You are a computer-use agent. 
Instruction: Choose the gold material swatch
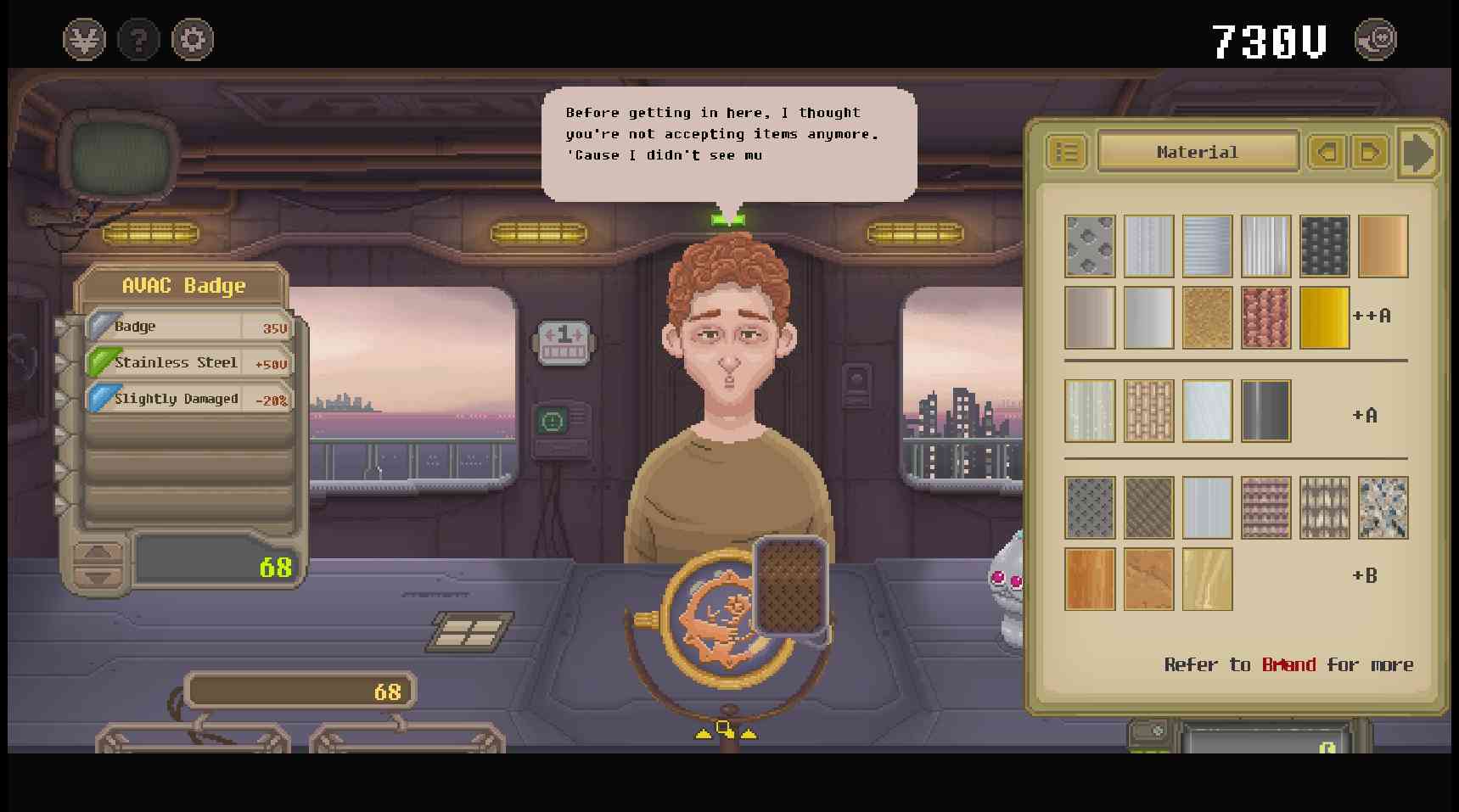tap(1324, 317)
